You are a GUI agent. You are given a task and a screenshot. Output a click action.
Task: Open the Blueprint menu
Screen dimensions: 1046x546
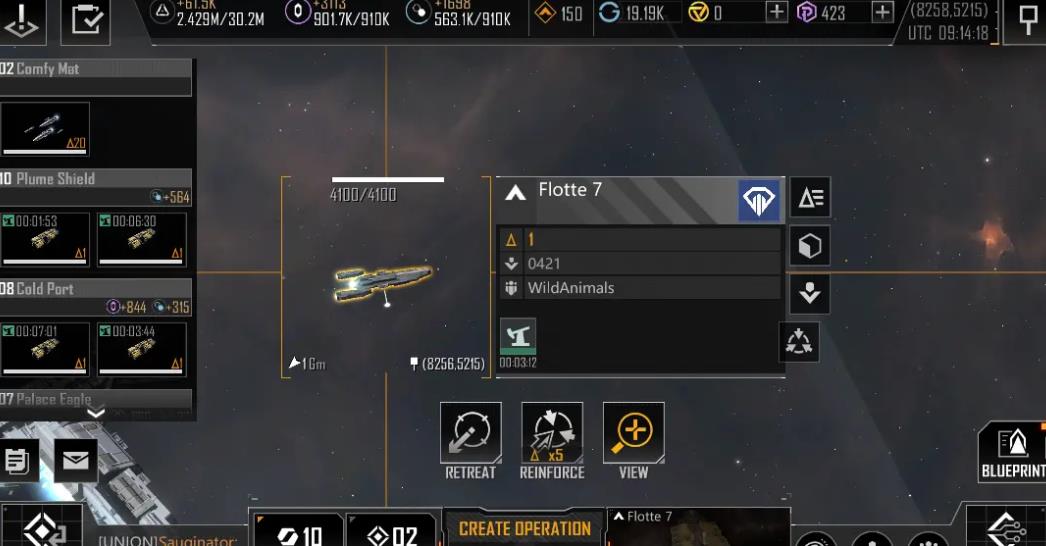(1013, 450)
